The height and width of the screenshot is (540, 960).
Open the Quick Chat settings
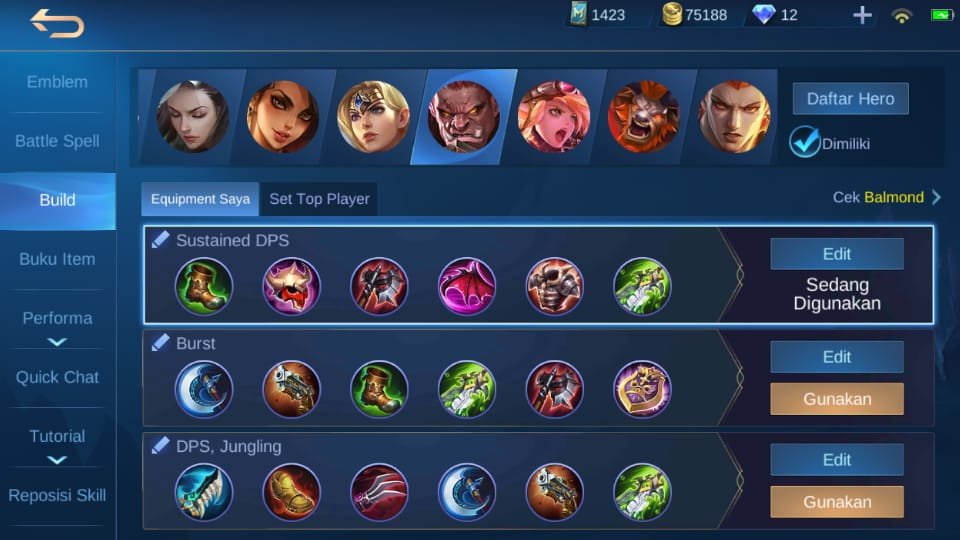[57, 377]
